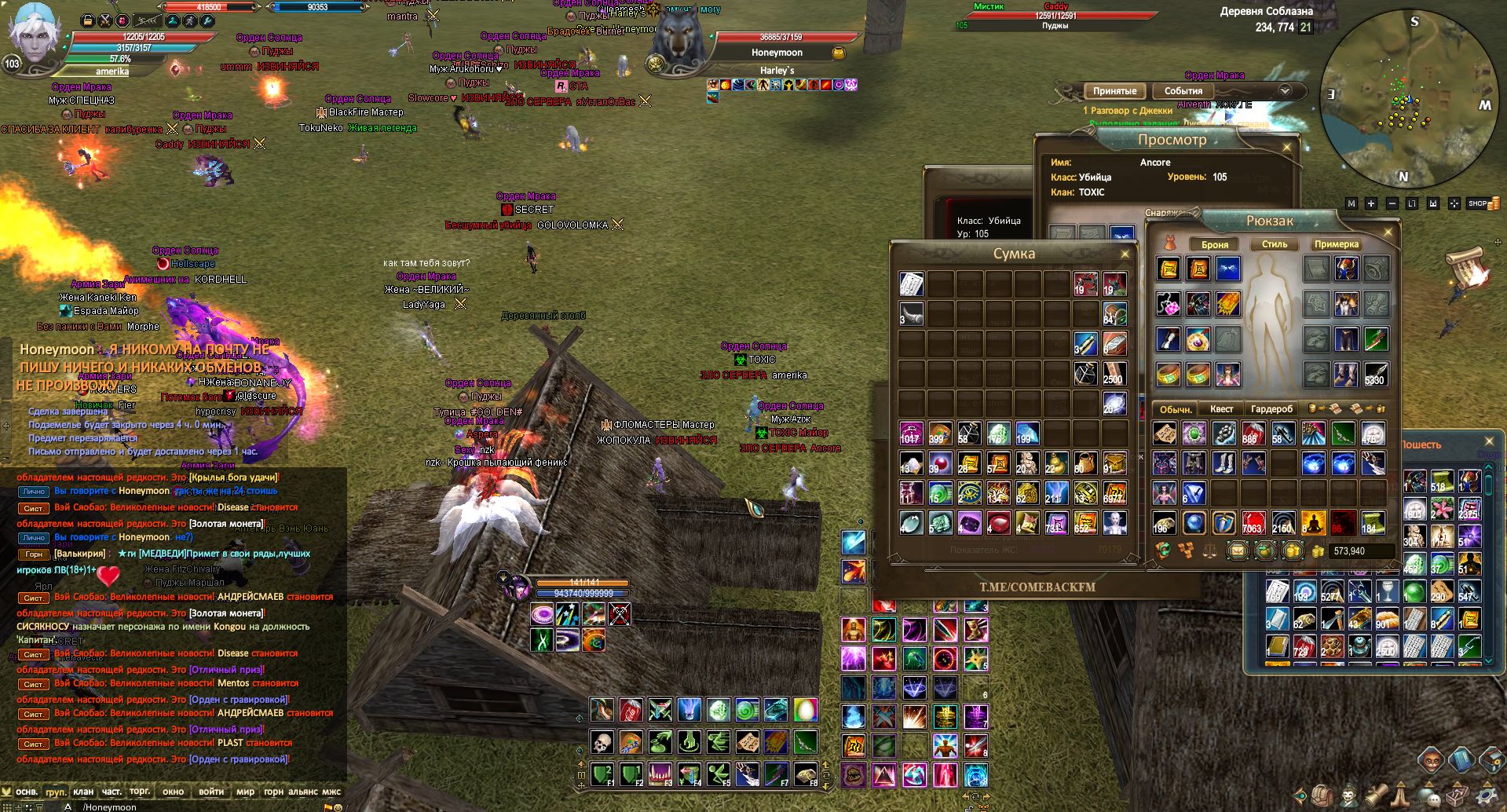This screenshot has width=1507, height=812.
Task: Switch chat to the мир world channel
Action: [x=245, y=792]
